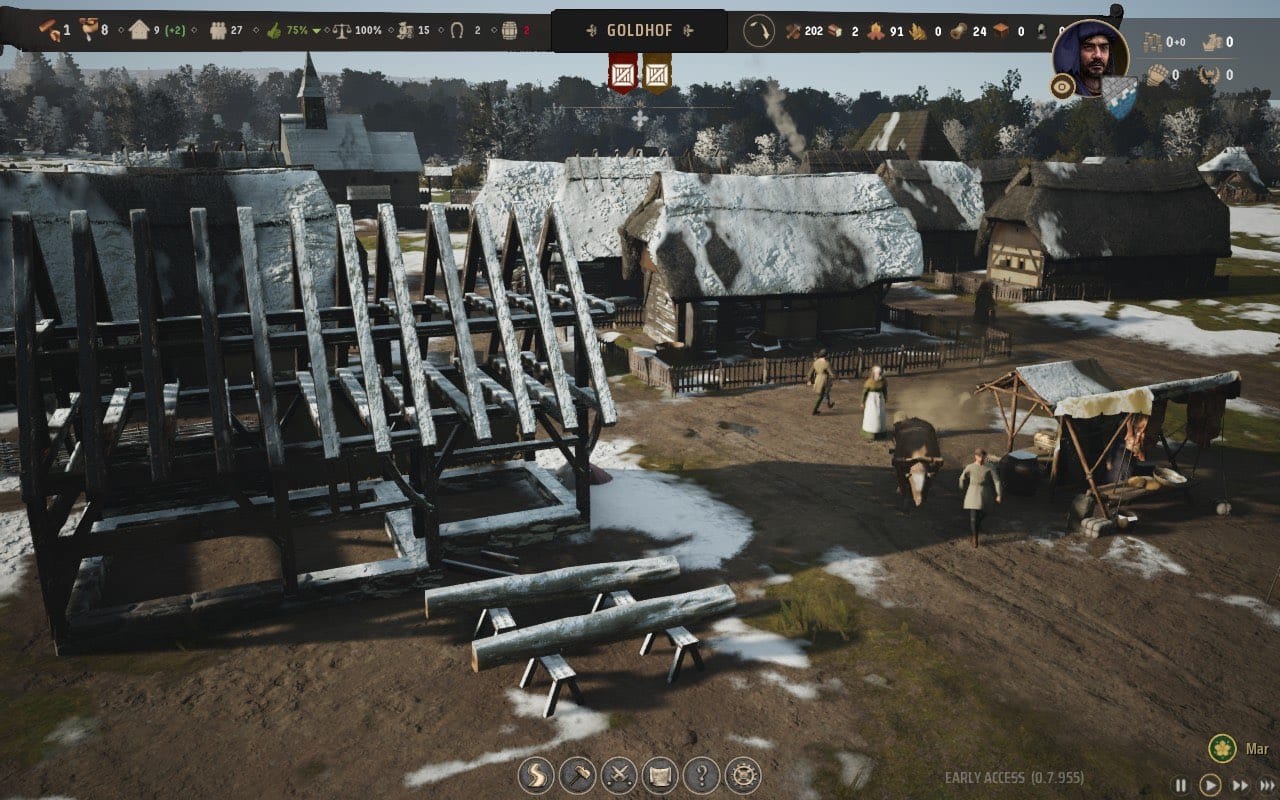Click the spring season flower icon

[1220, 748]
